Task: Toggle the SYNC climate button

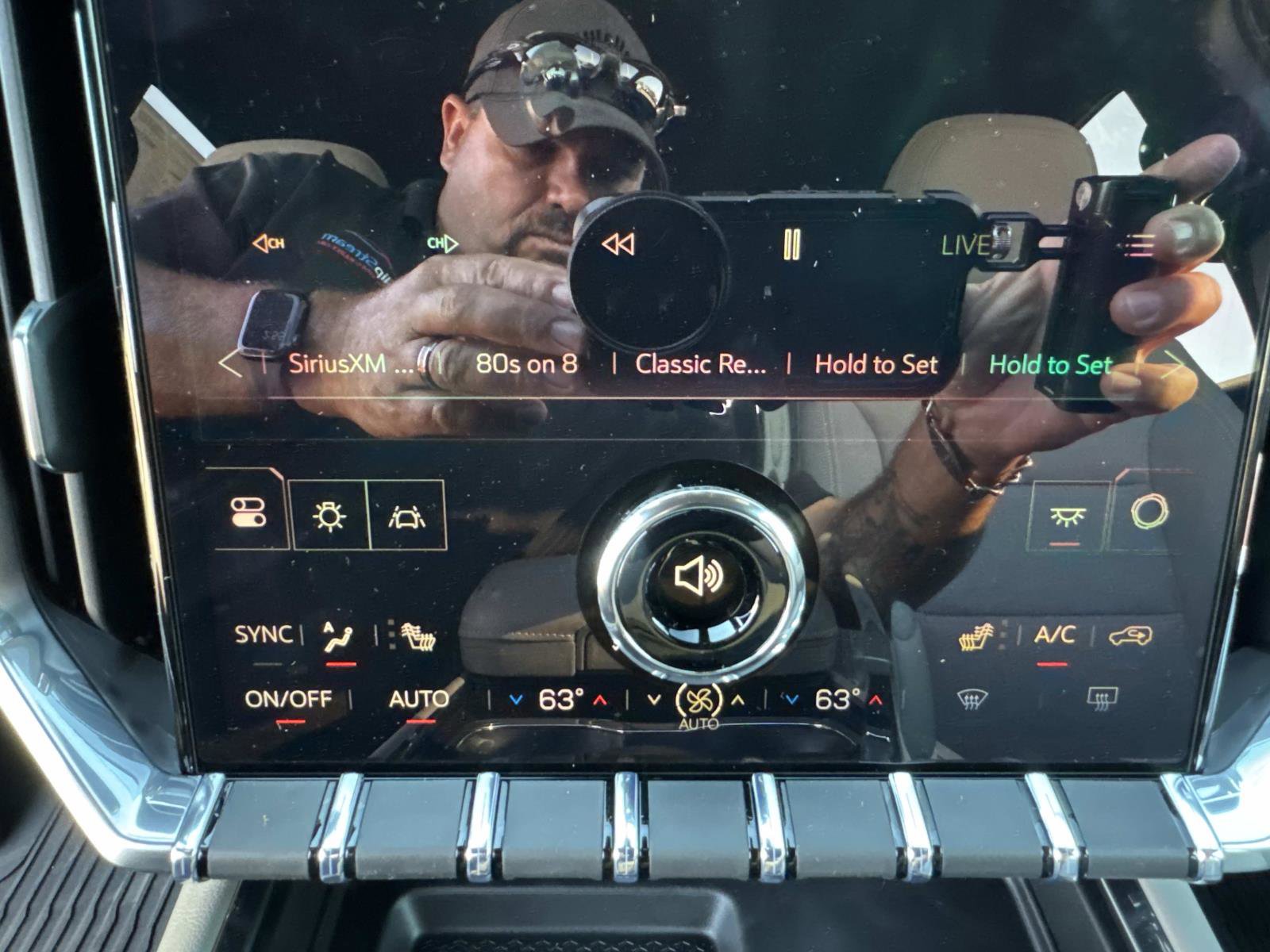Action: coord(263,635)
